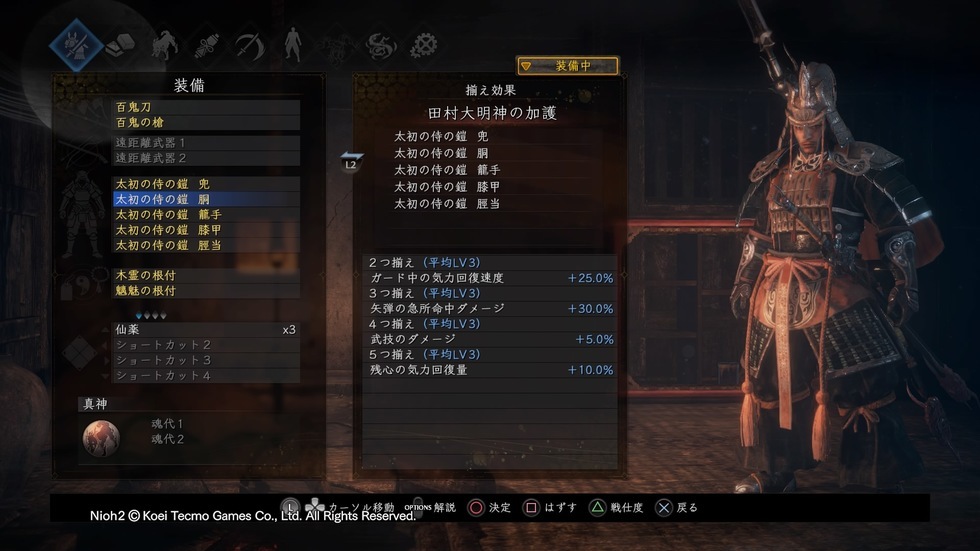Select 太初の侍の鎧 胴 armor slot
980x551 pixels.
[x=206, y=199]
